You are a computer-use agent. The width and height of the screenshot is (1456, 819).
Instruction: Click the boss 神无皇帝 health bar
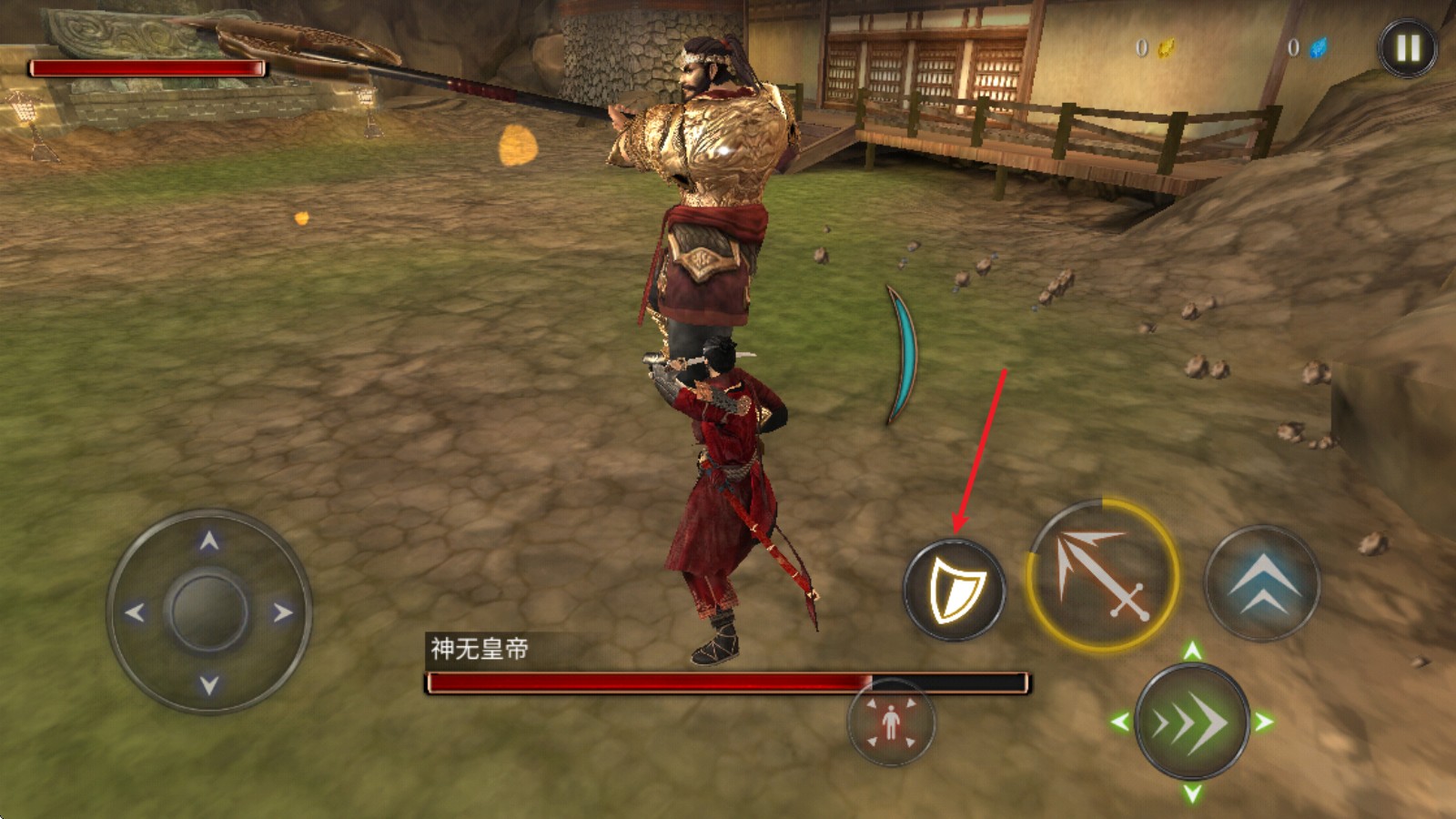coord(728,682)
